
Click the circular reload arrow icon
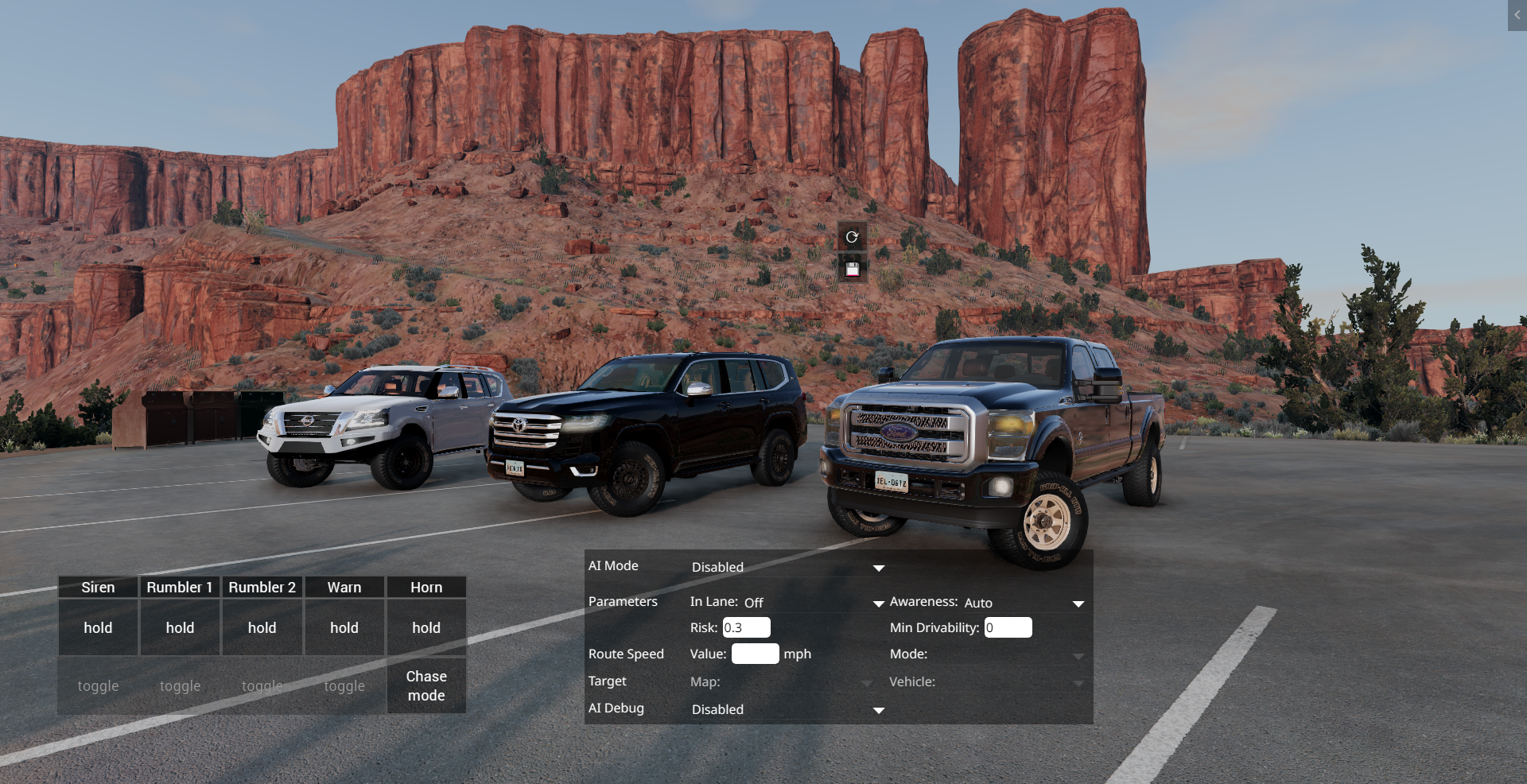[x=852, y=237]
